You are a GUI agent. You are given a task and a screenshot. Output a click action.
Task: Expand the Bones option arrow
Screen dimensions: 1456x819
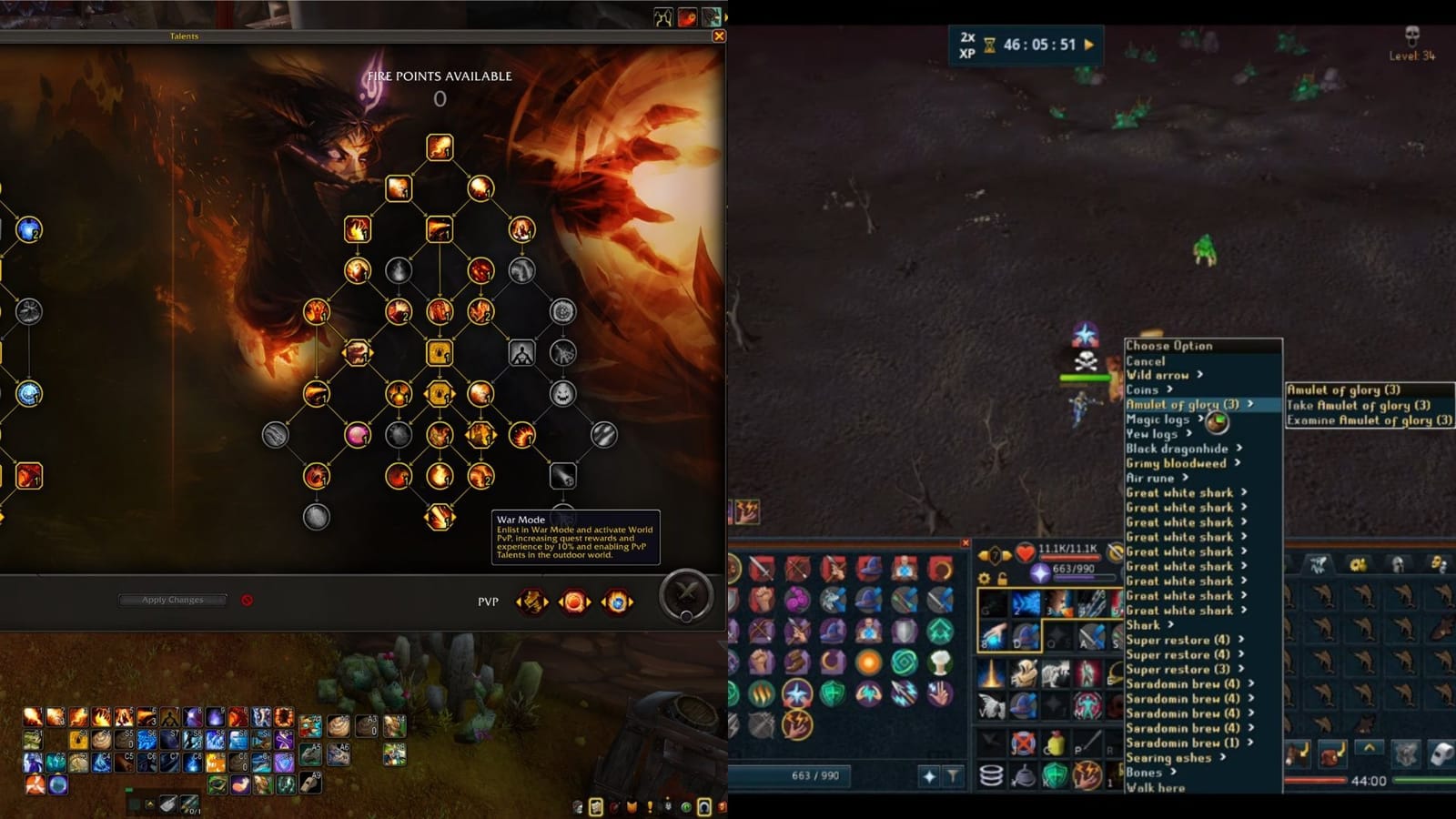click(x=1171, y=772)
